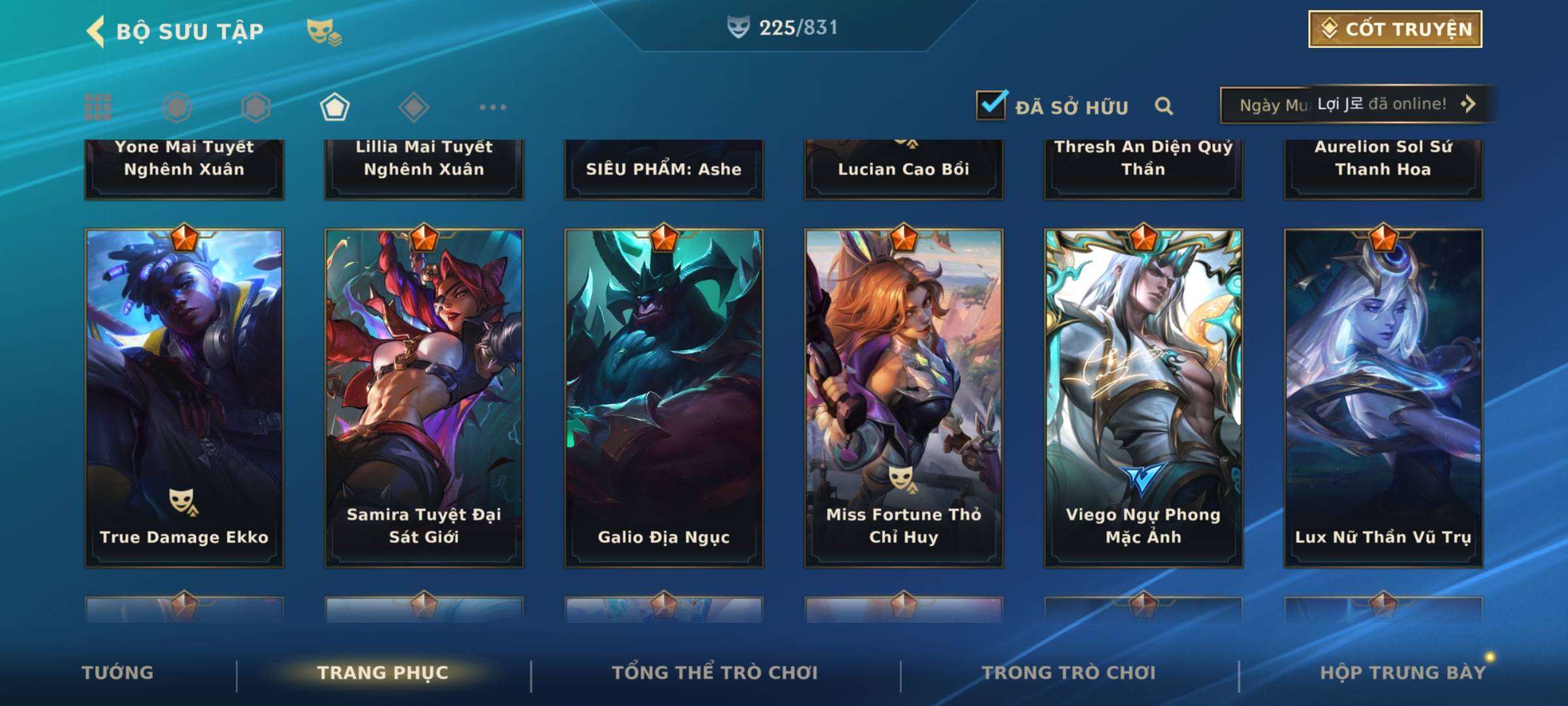Image resolution: width=1568 pixels, height=706 pixels.
Task: View Viego Ngự Phong Mặc Ảnh skin
Action: [x=1143, y=397]
